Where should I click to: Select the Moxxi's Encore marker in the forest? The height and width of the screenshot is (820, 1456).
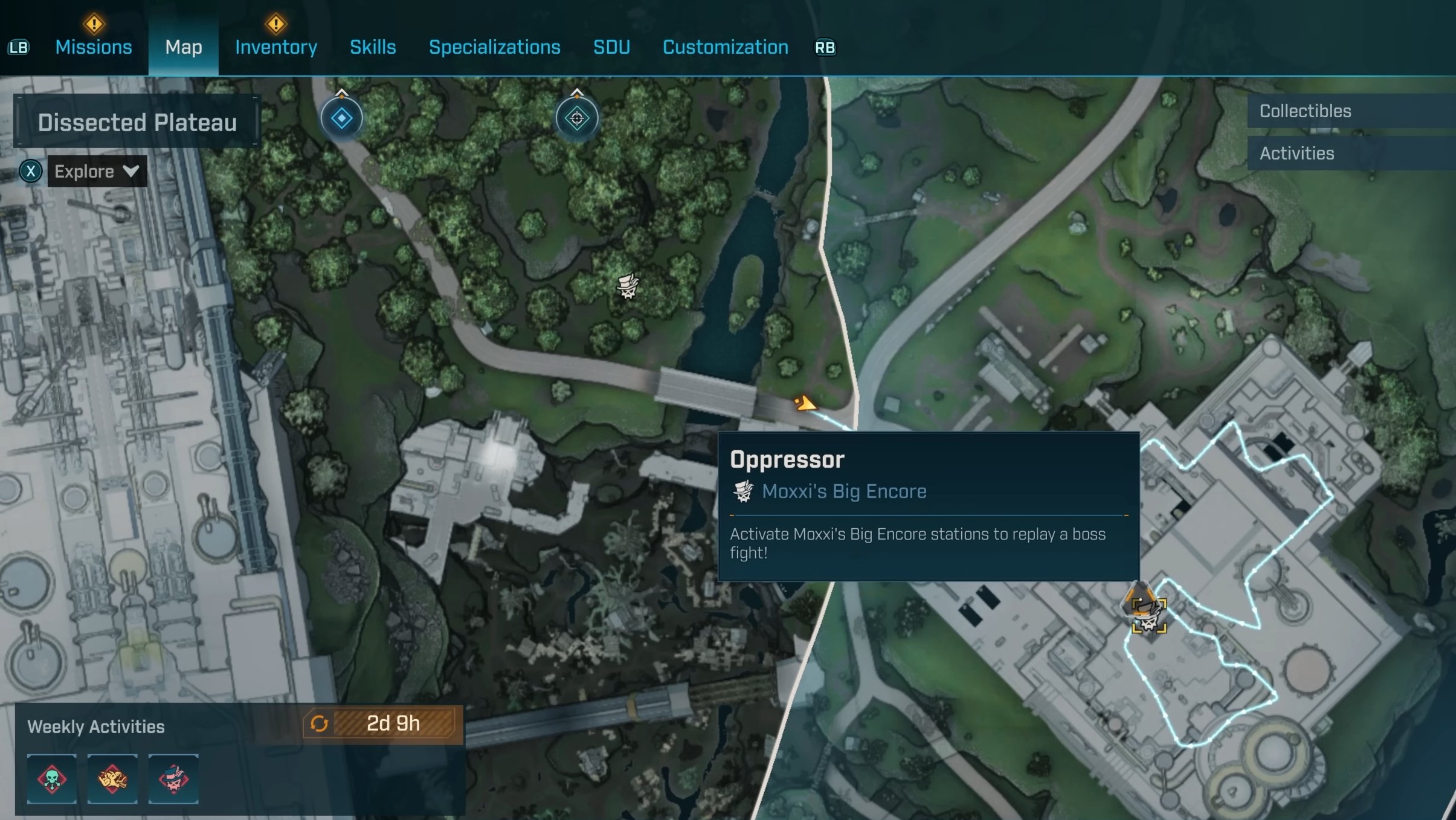(628, 286)
